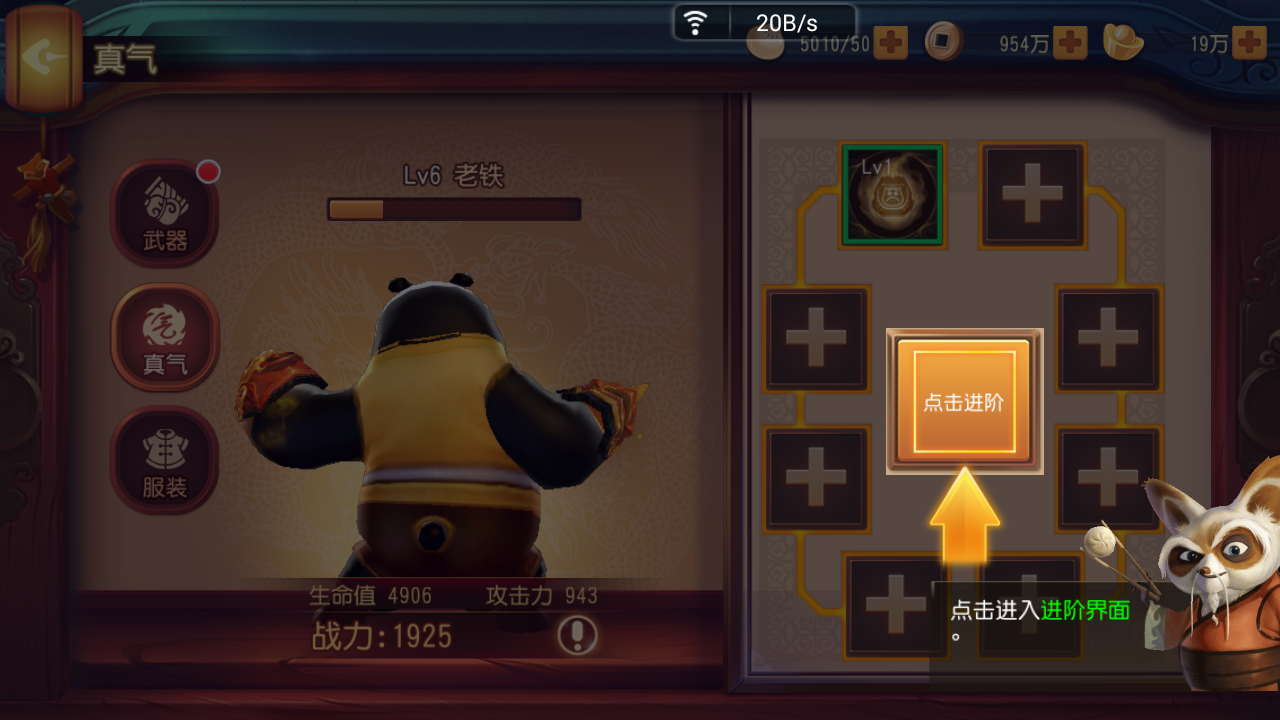
Task: Select the Lv1 green-framed qi slot
Action: click(x=892, y=195)
